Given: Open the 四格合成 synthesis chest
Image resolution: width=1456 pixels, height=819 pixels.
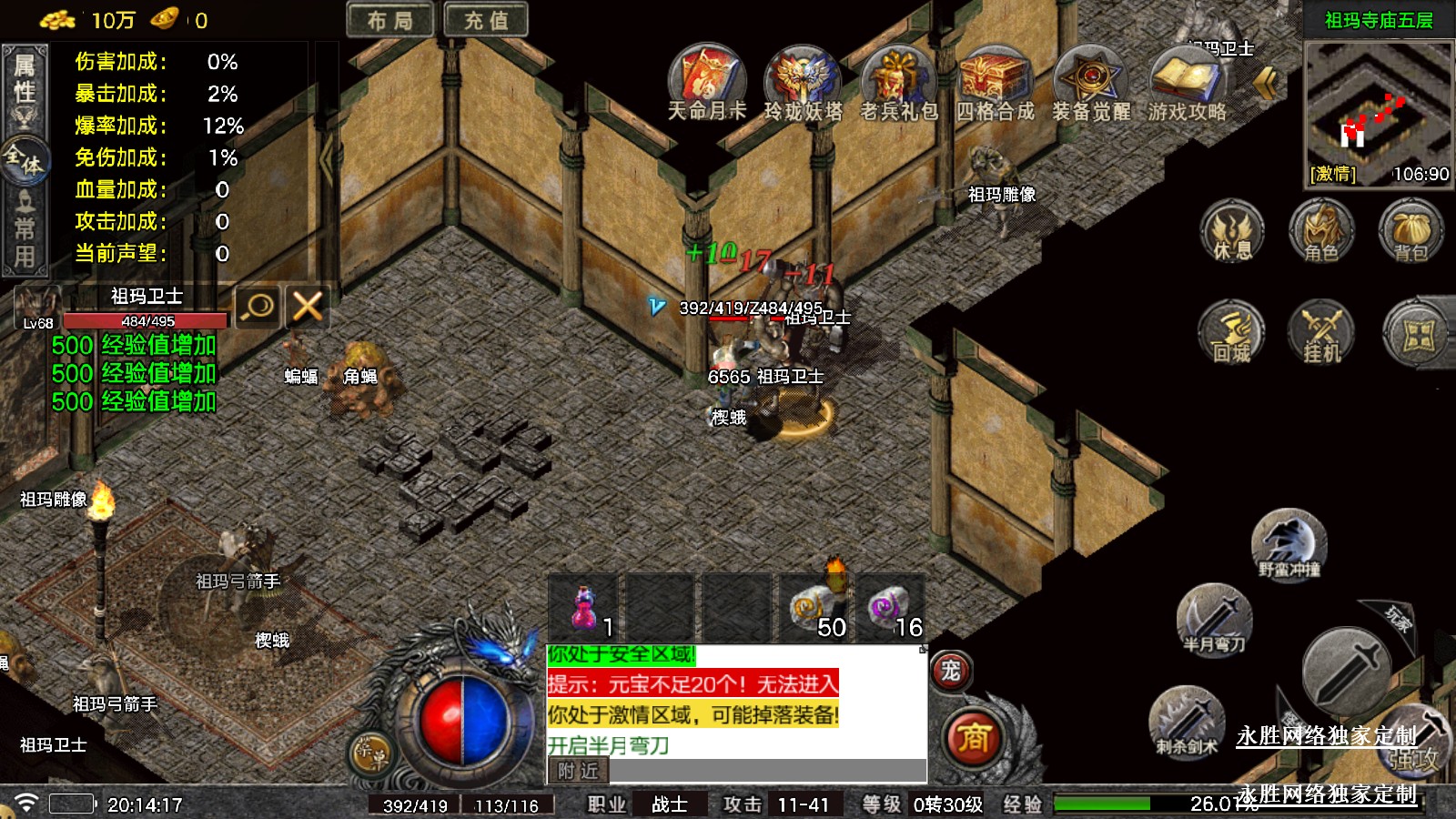Looking at the screenshot, I should [x=995, y=77].
